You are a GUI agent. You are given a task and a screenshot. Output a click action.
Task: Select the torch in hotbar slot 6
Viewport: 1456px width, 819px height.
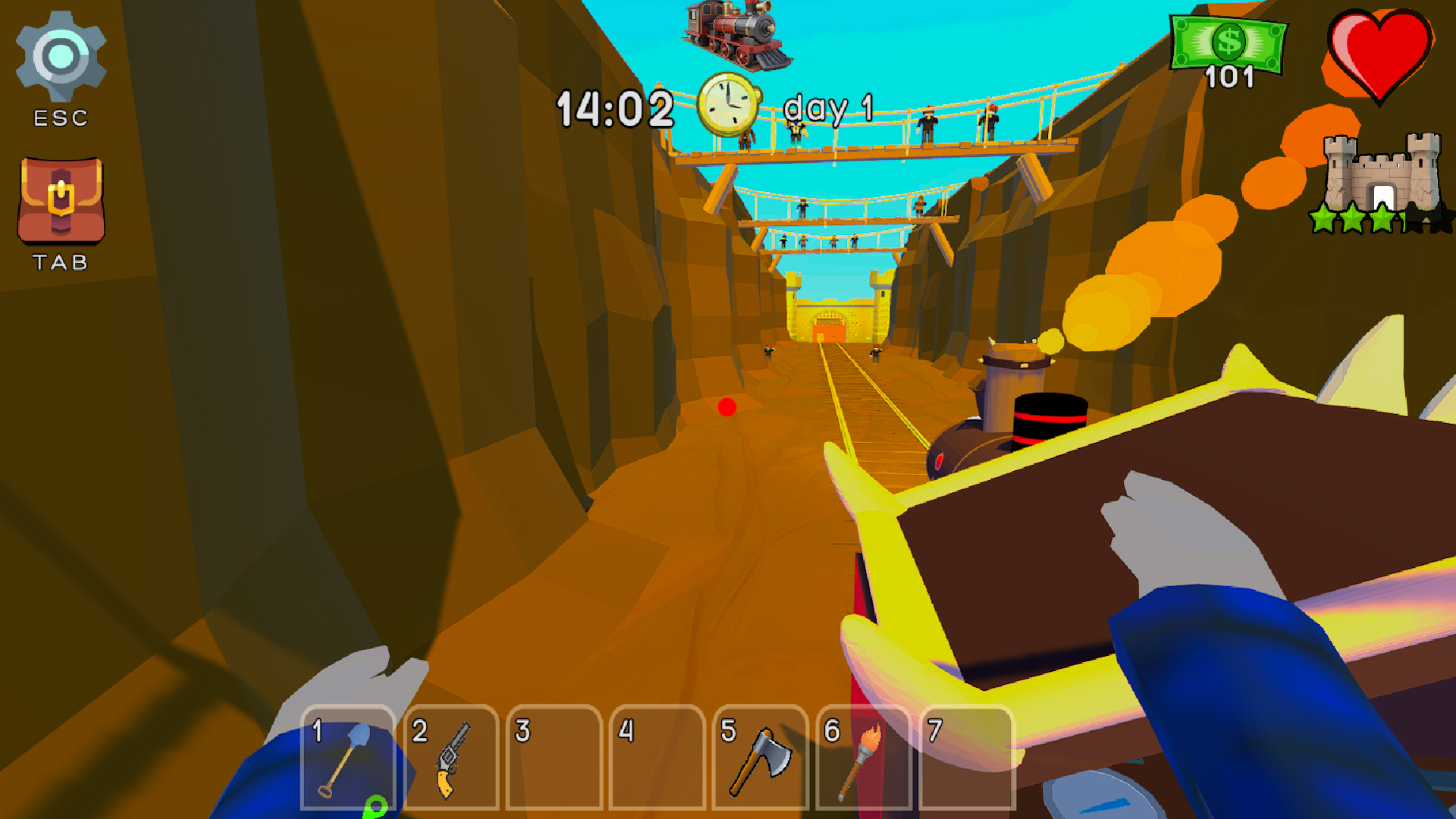(x=864, y=758)
